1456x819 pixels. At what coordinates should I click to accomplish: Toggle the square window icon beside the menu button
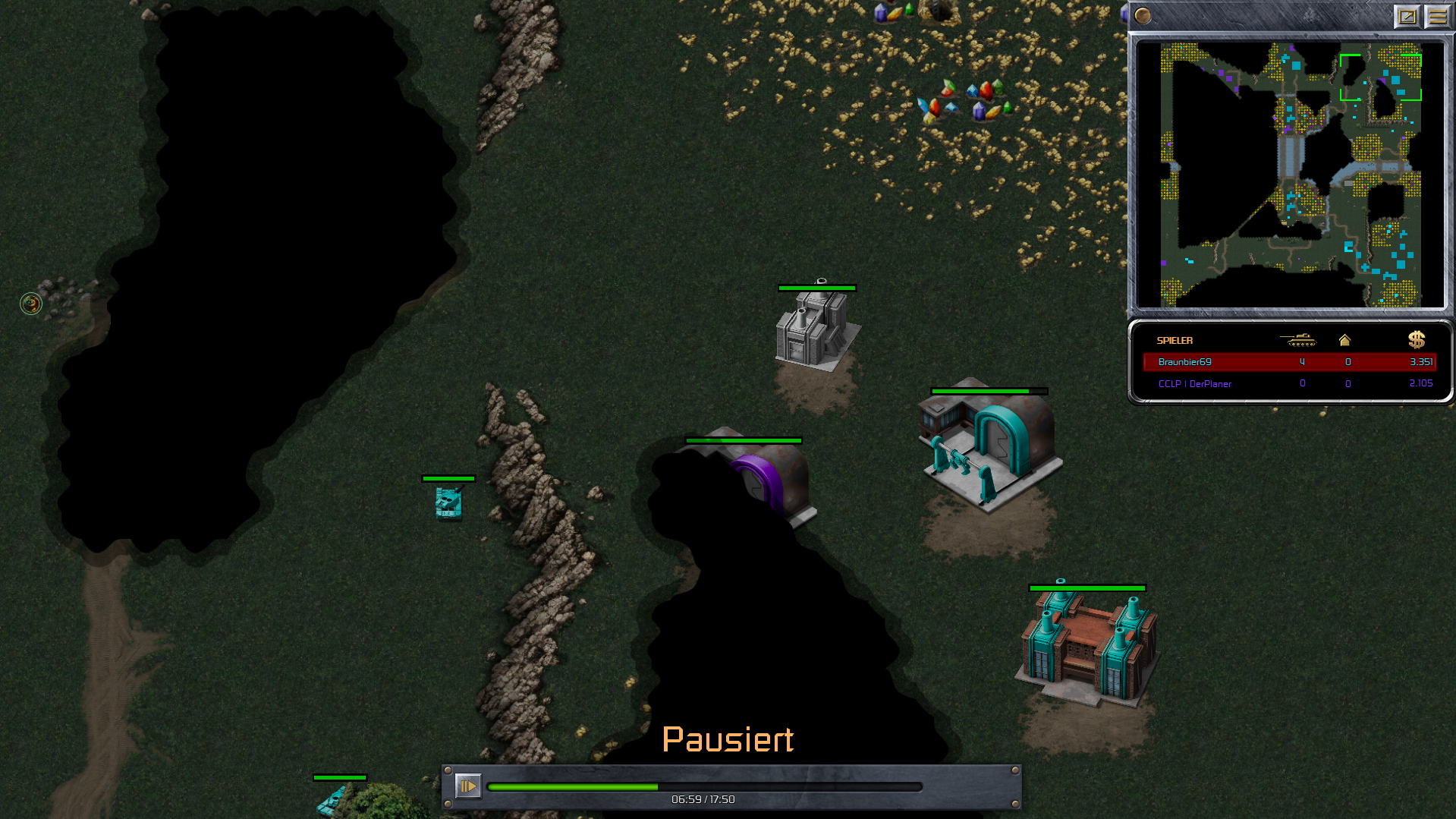[x=1407, y=16]
